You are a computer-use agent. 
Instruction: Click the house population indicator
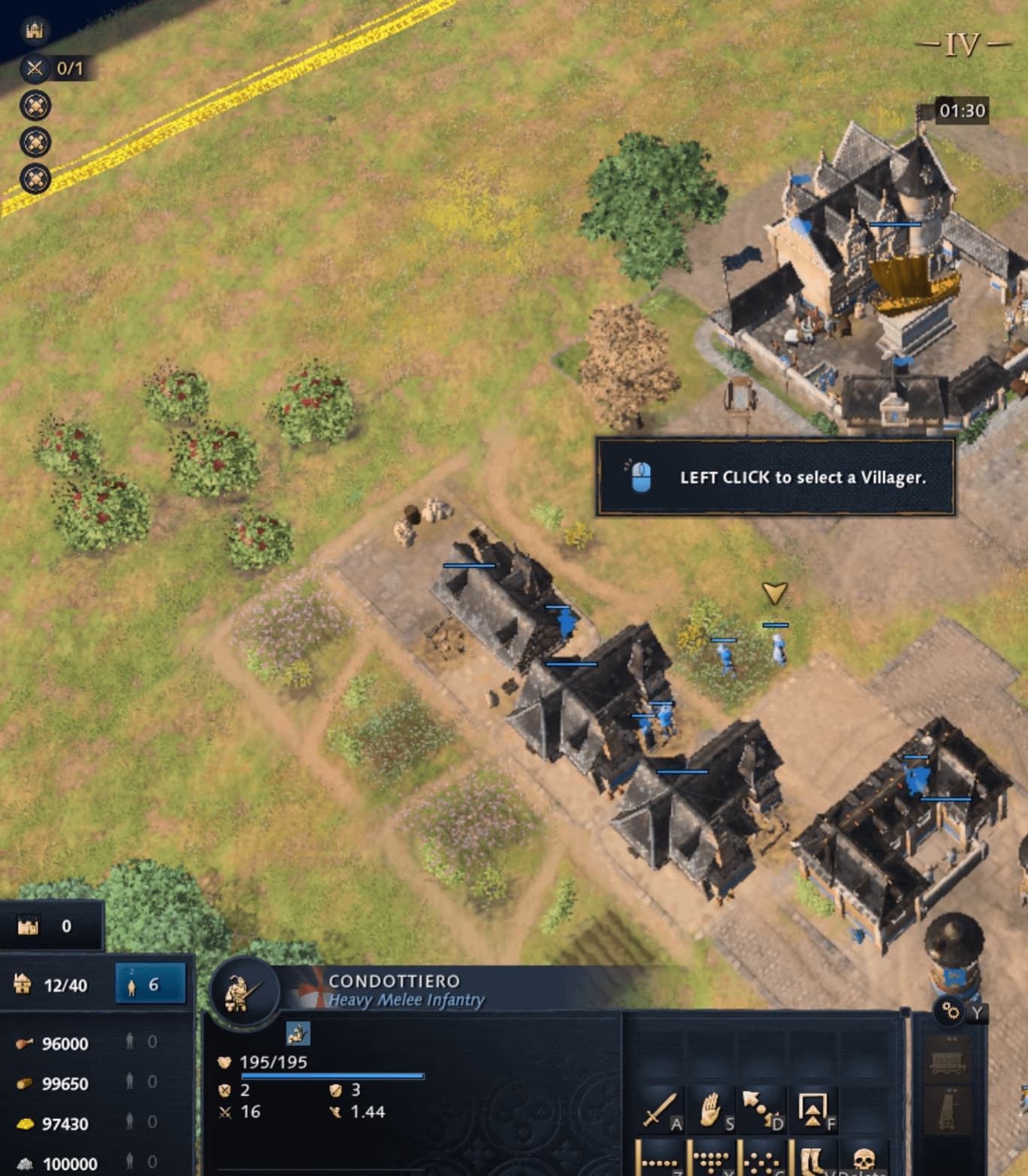tap(23, 984)
